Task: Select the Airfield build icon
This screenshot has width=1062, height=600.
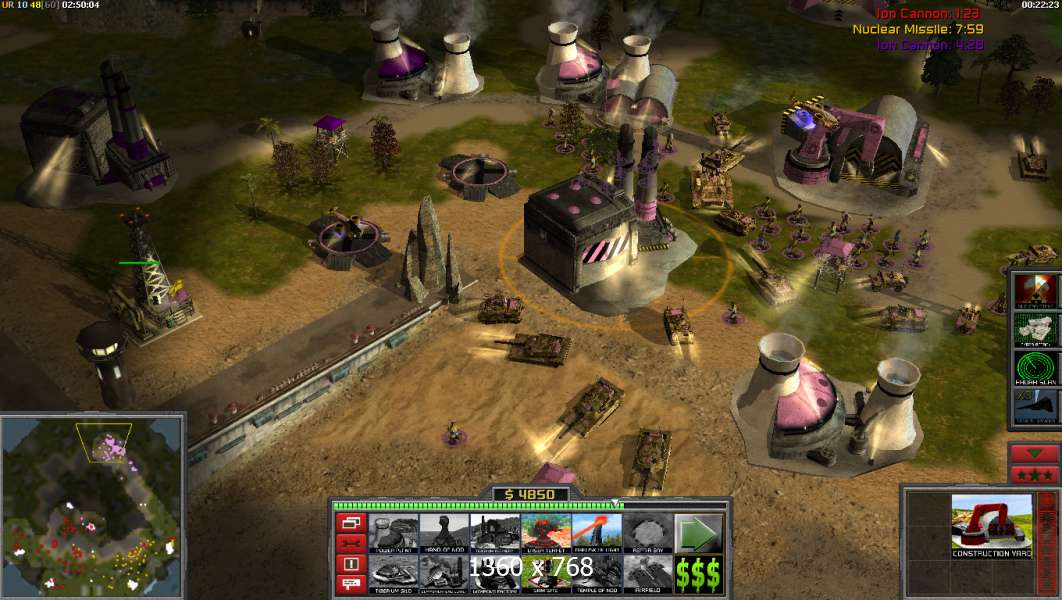Action: tap(648, 572)
